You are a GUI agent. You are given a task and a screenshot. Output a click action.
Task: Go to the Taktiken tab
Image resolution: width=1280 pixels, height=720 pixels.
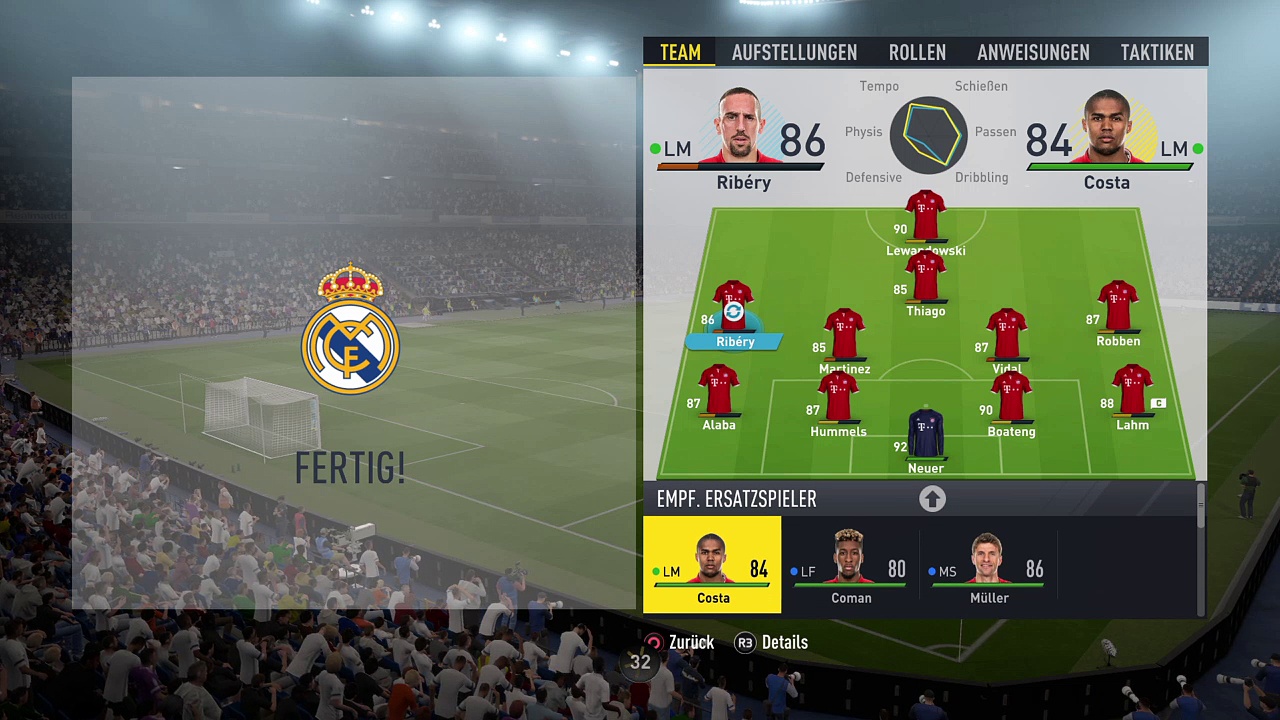(1157, 52)
